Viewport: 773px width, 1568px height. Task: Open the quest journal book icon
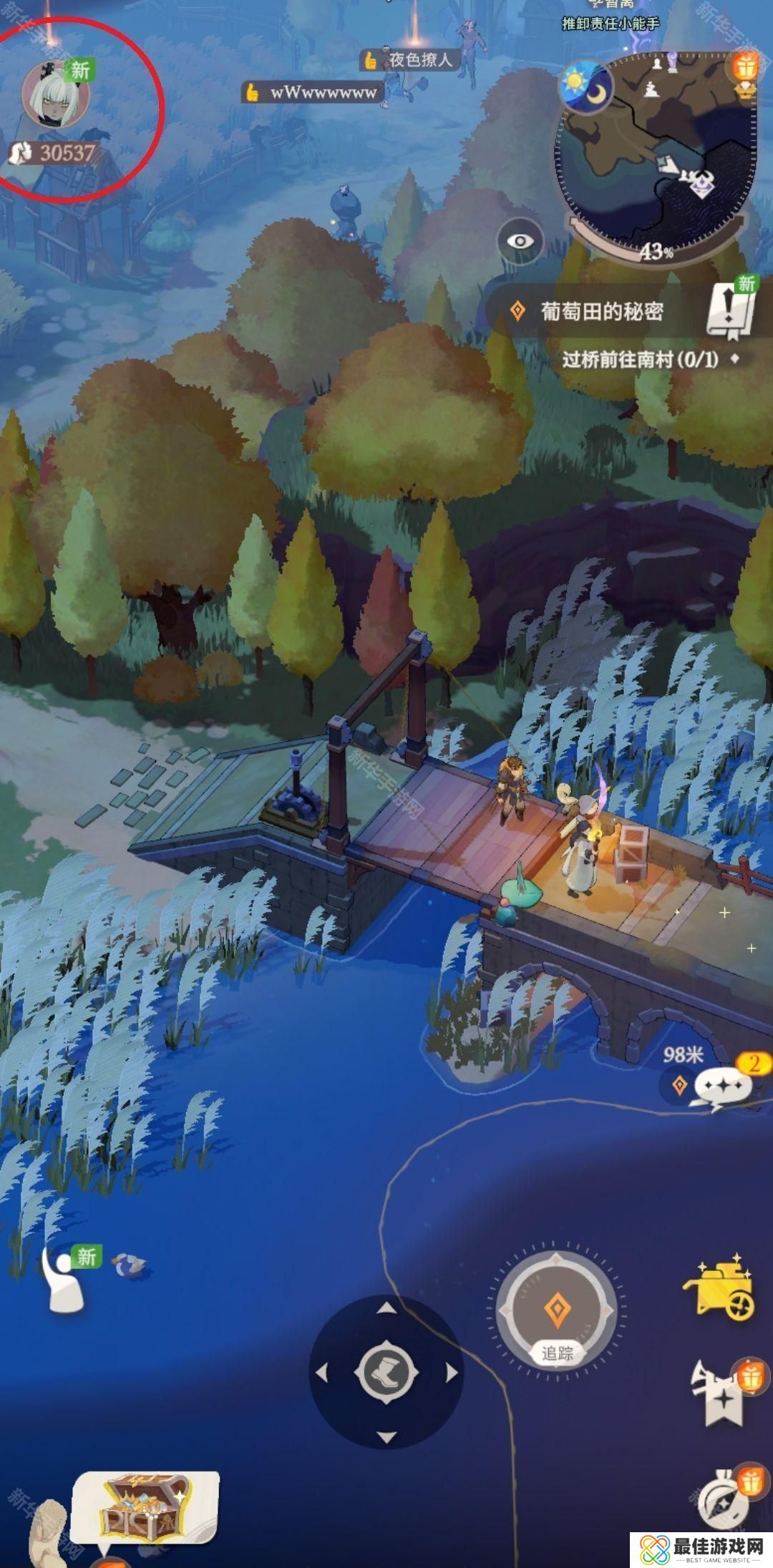pos(731,308)
